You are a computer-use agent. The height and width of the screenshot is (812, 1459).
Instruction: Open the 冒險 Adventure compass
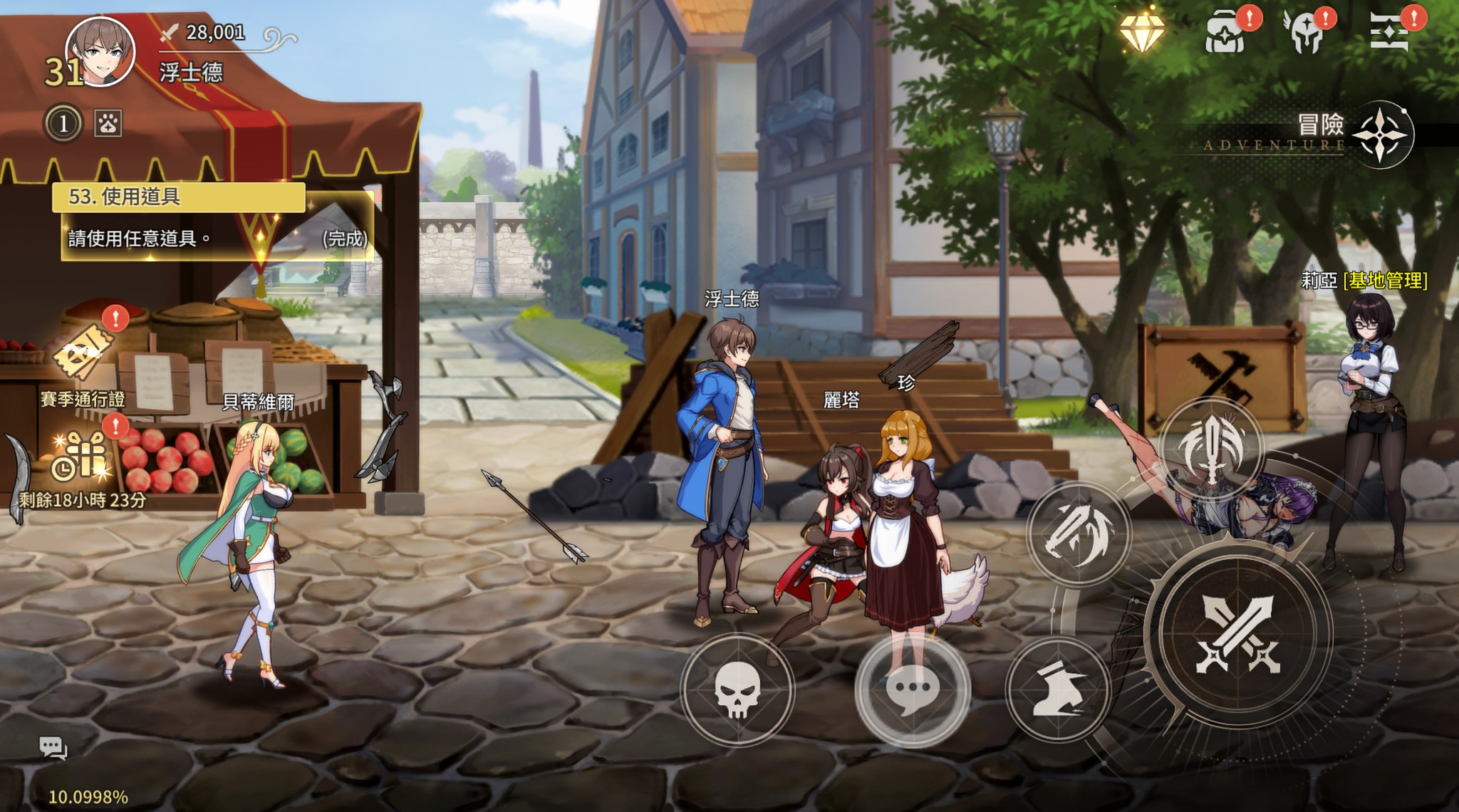point(1381,135)
